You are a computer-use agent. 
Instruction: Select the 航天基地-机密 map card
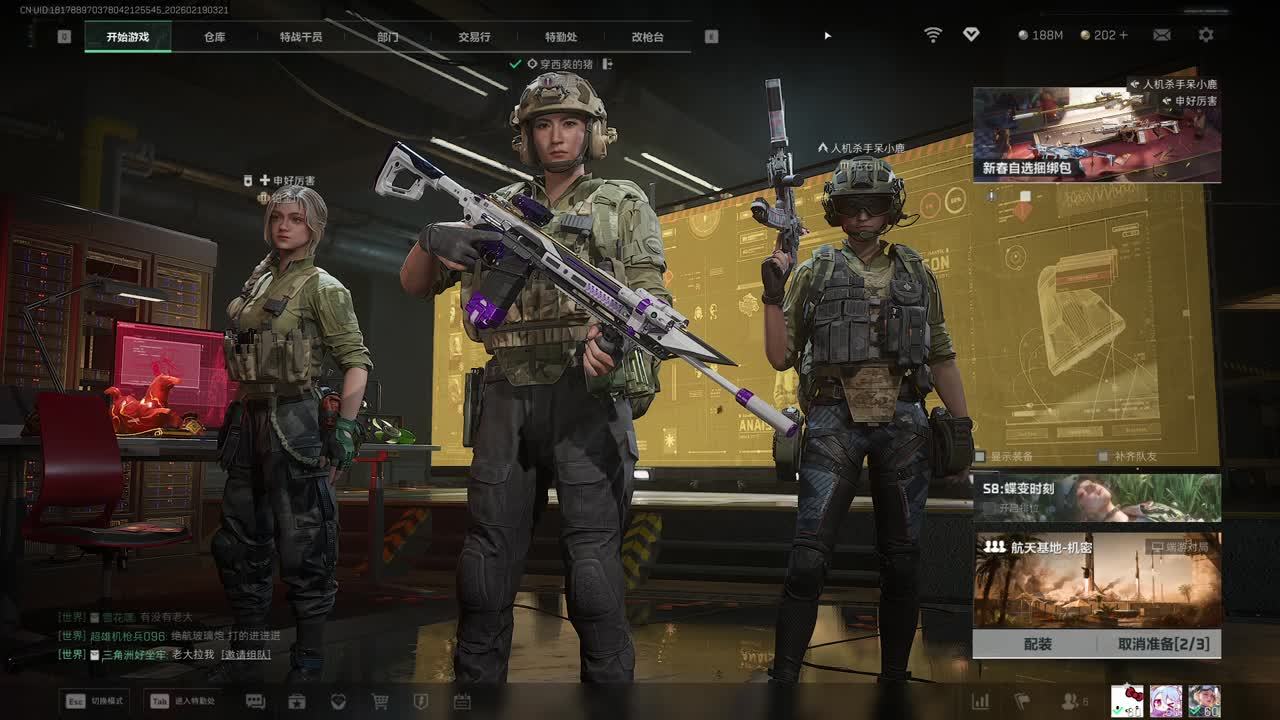[1097, 580]
